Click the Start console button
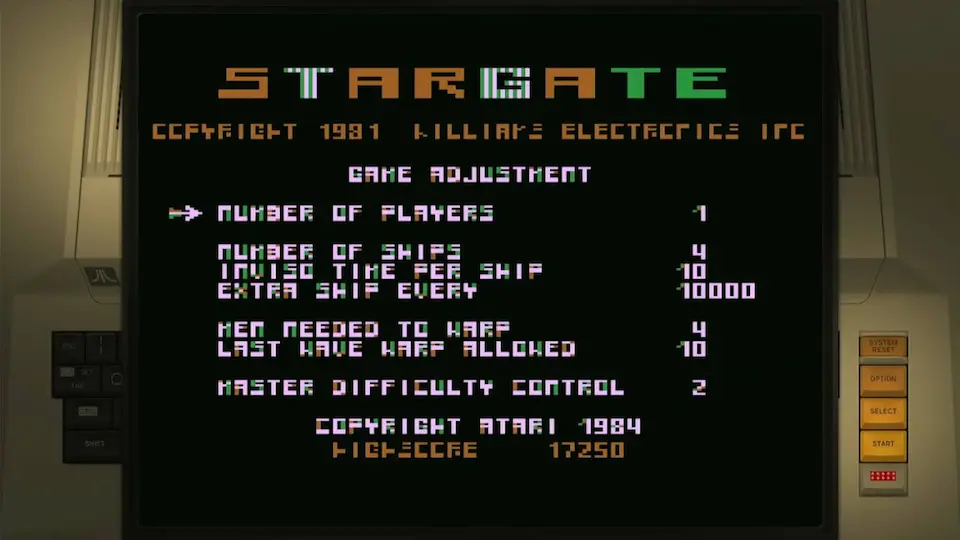Viewport: 960px width, 540px height. click(x=883, y=443)
